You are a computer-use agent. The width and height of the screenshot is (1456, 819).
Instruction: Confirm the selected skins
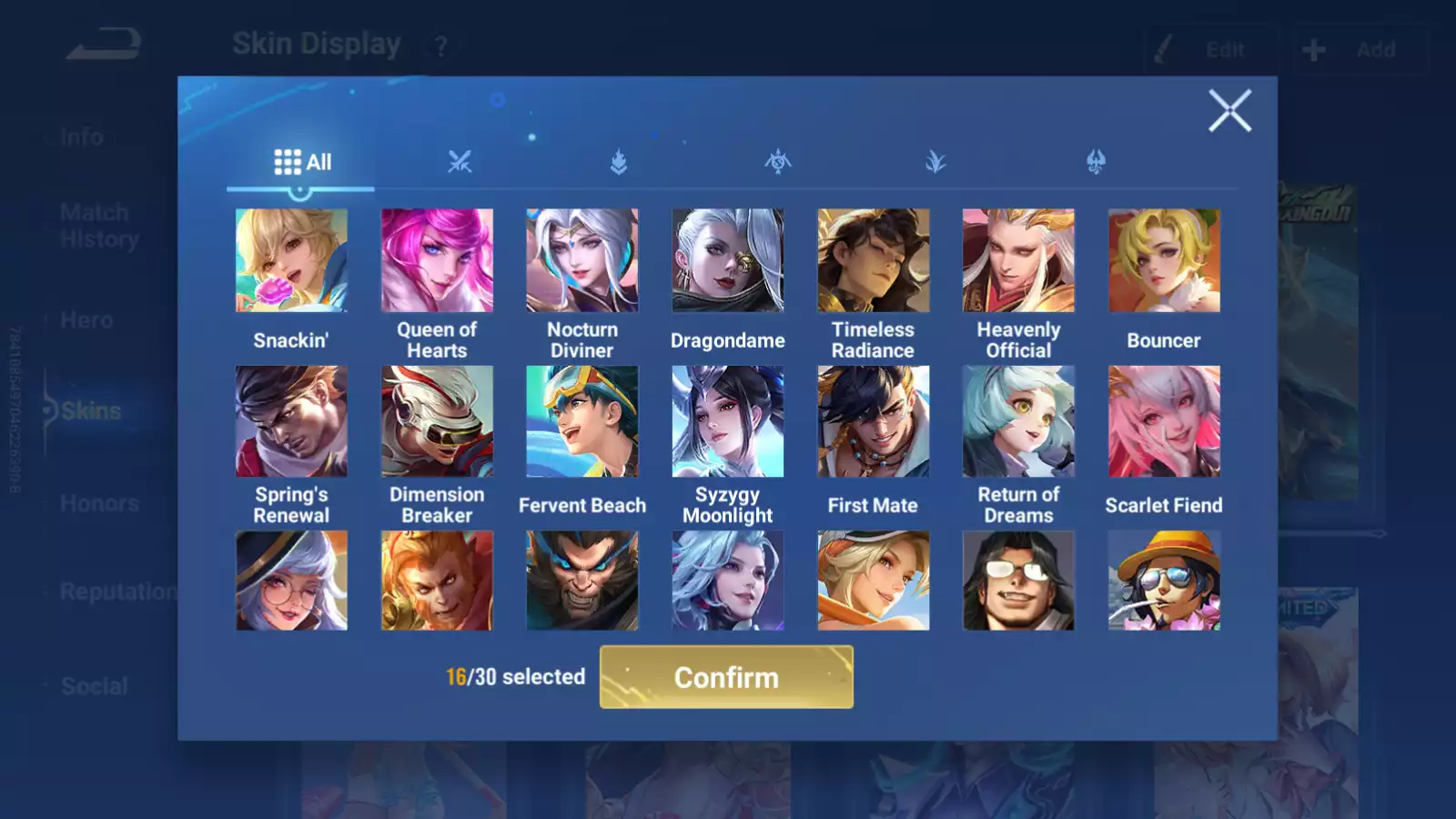click(726, 677)
